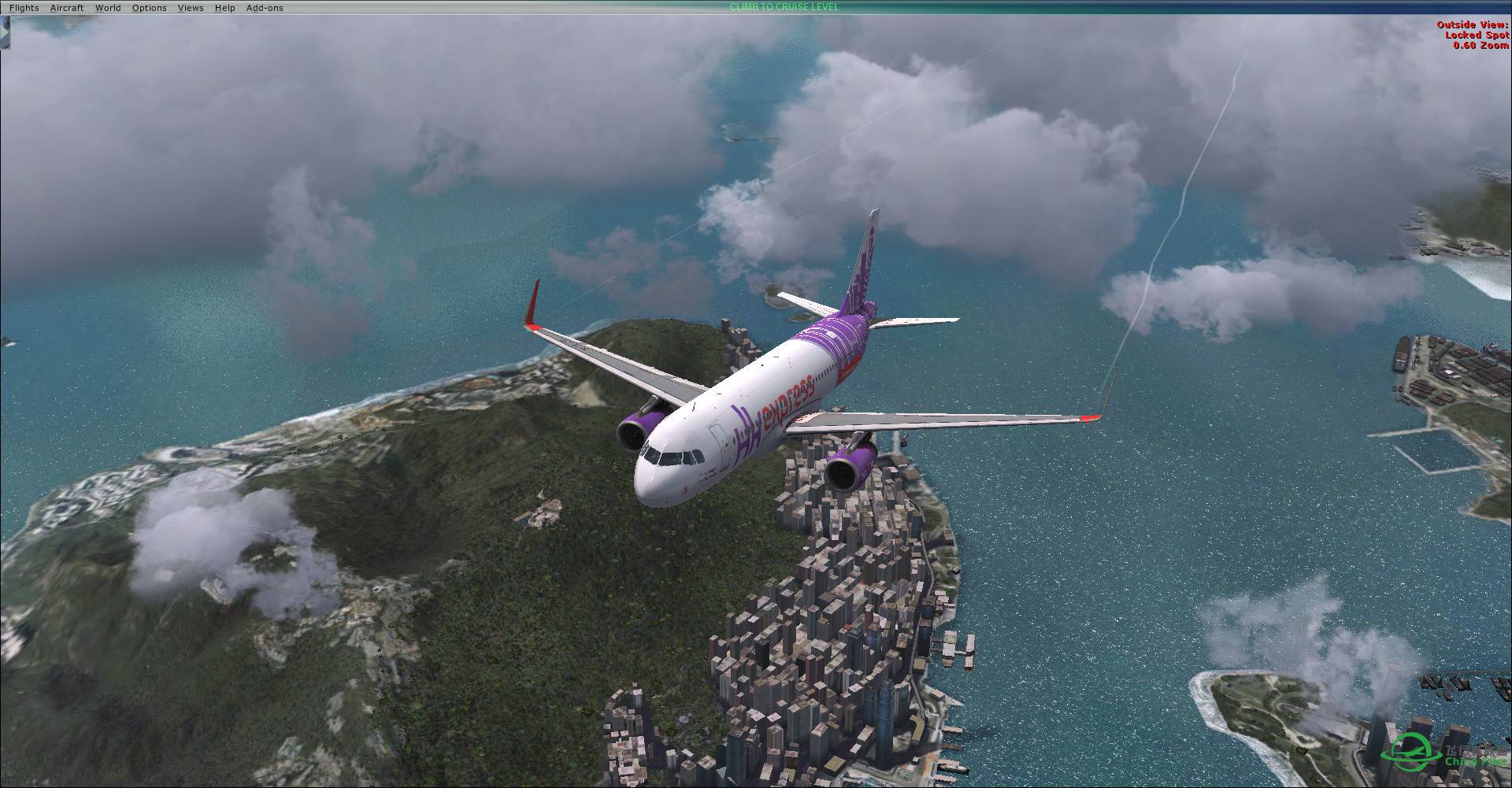Open the Help menu
Viewport: 1512px width, 788px height.
point(224,7)
